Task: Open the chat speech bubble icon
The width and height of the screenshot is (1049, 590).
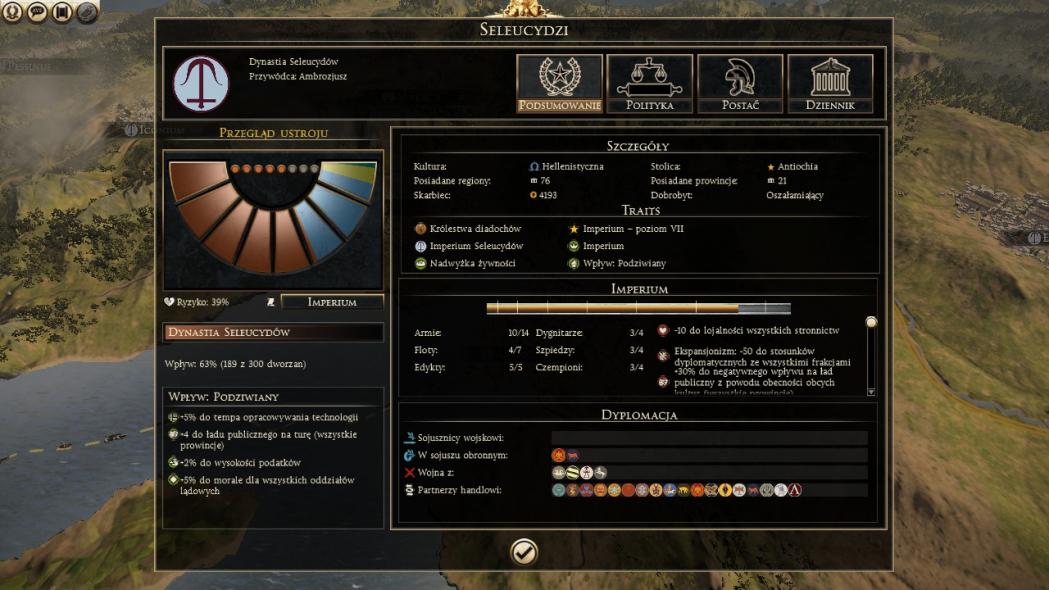Action: pyautogui.click(x=38, y=13)
